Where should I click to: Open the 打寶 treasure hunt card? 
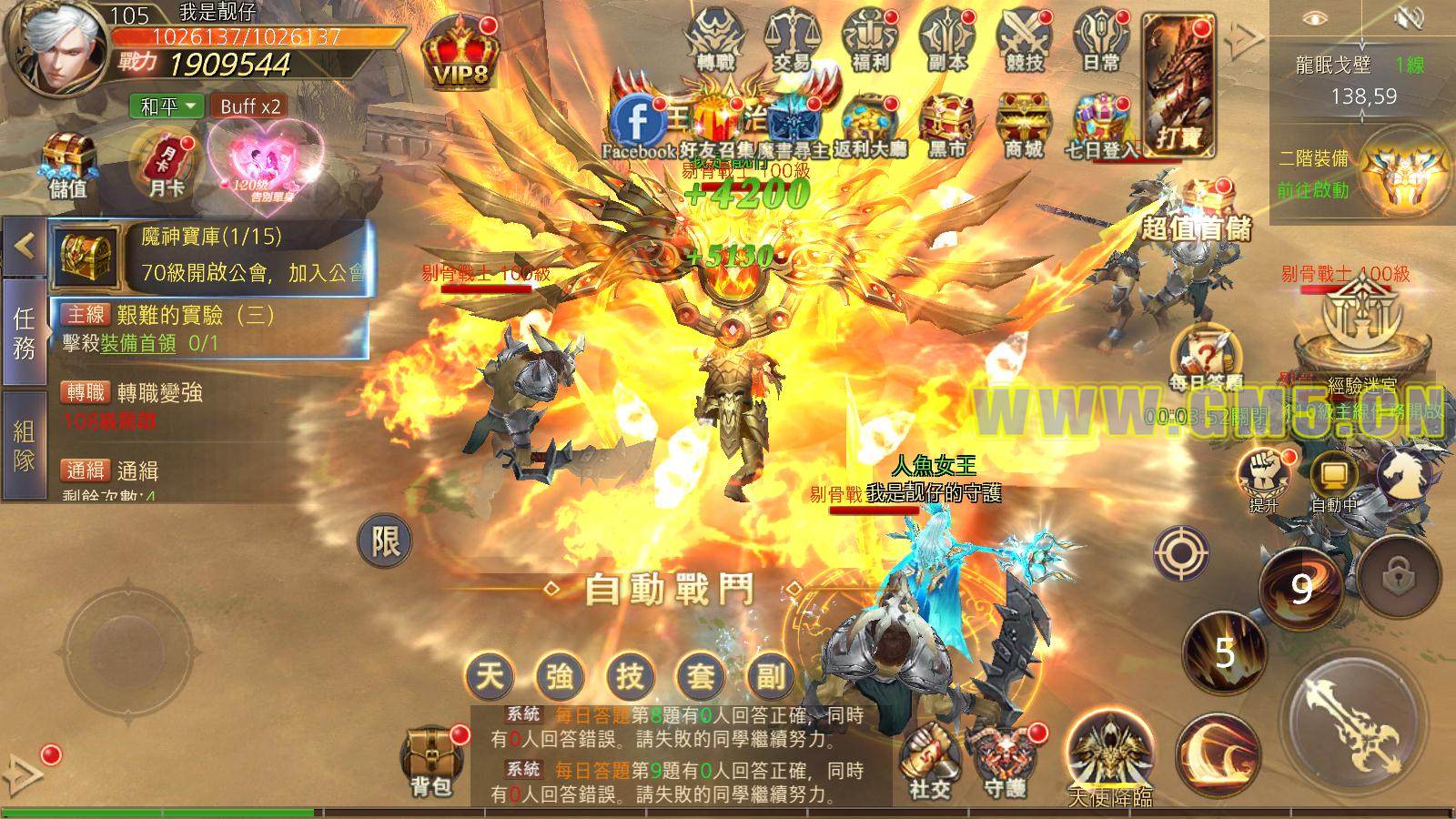tap(1179, 84)
